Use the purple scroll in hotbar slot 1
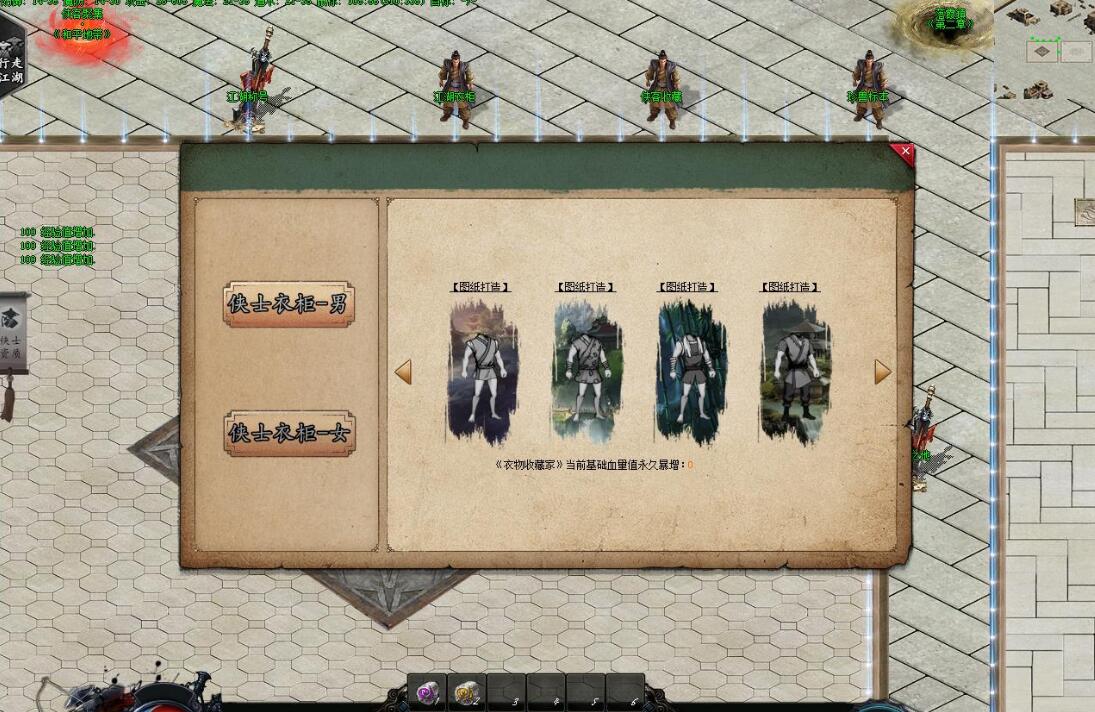 [x=427, y=693]
